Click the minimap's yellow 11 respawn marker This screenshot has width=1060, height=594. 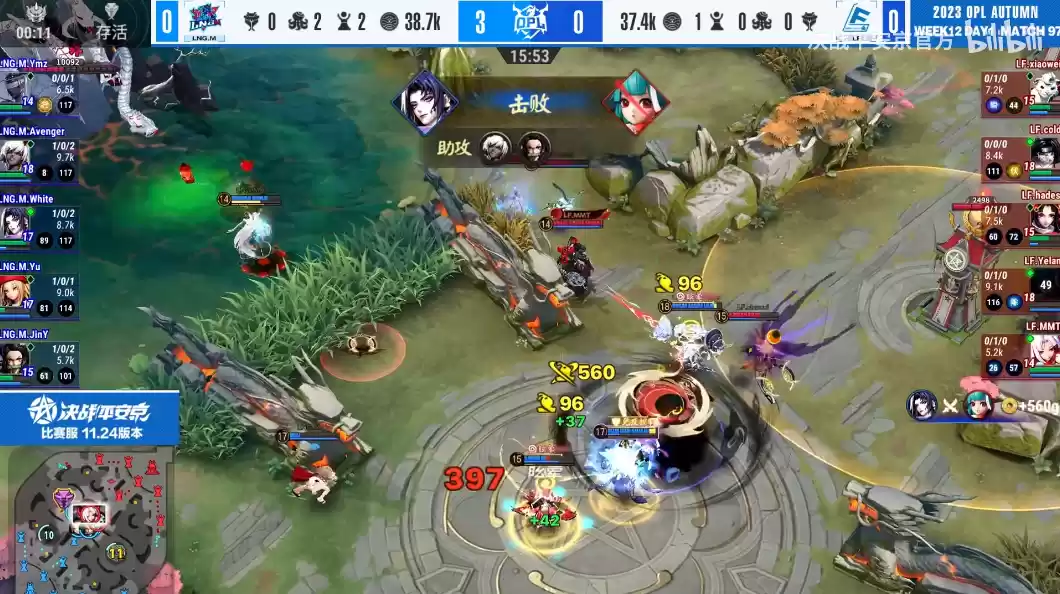tap(116, 552)
